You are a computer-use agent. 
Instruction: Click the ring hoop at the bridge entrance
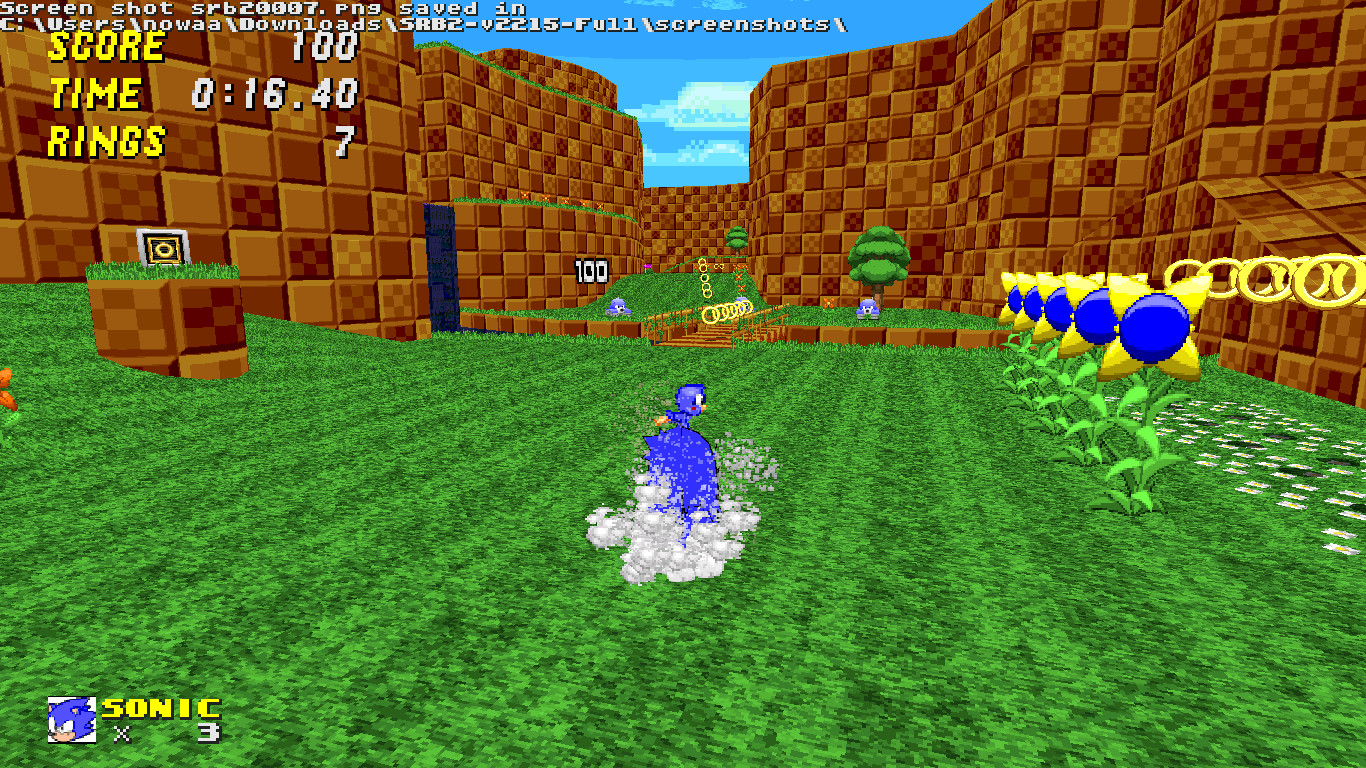(727, 311)
